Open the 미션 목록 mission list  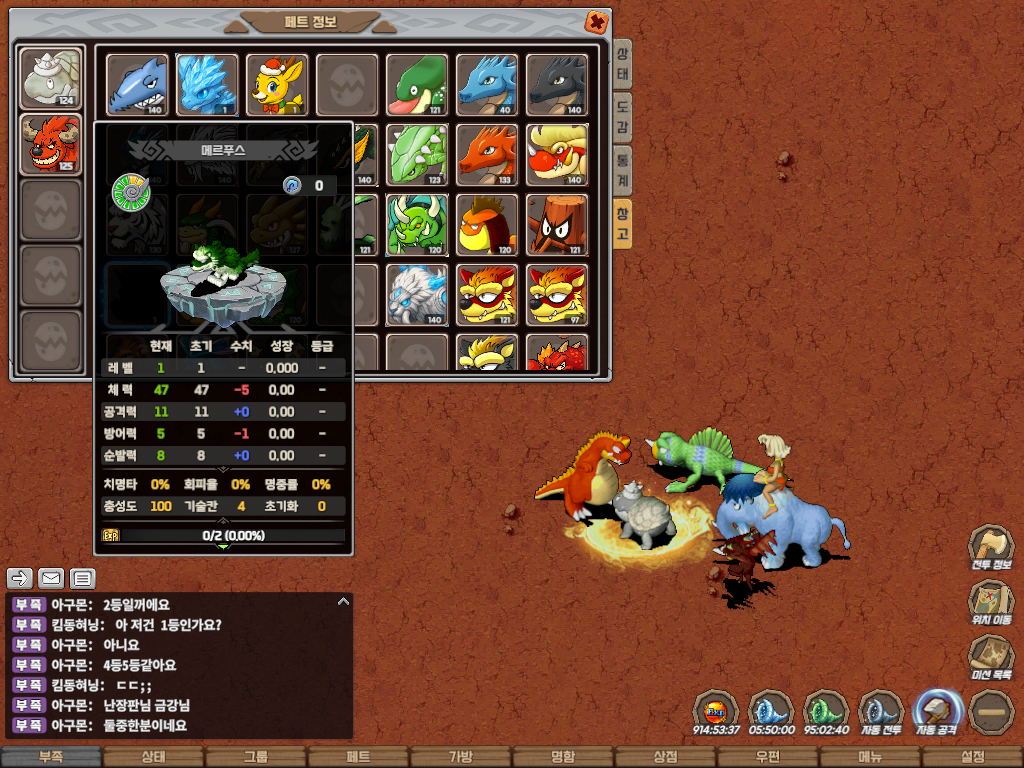(x=990, y=658)
